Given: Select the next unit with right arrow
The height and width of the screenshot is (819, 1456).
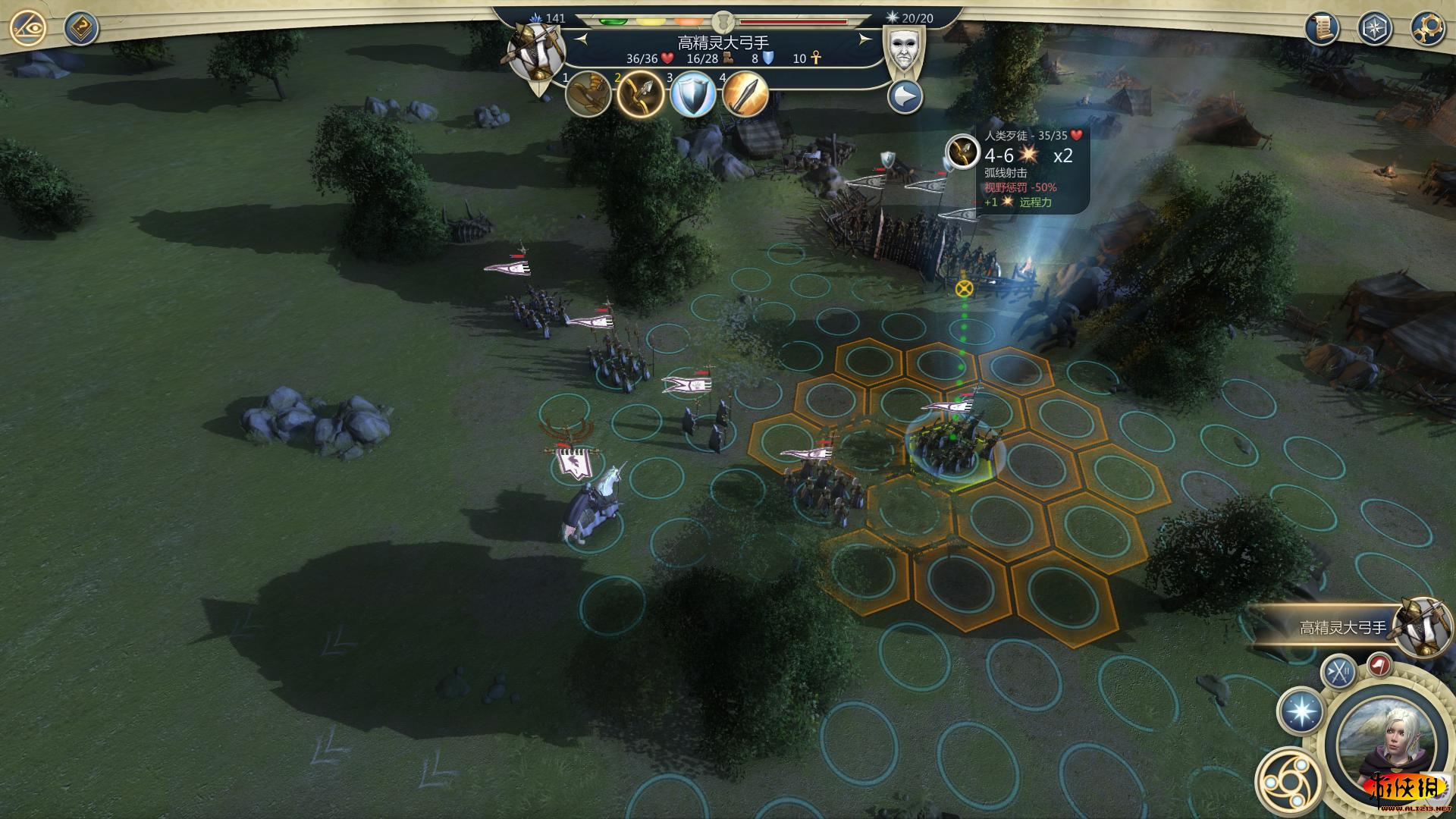Looking at the screenshot, I should click(x=864, y=39).
